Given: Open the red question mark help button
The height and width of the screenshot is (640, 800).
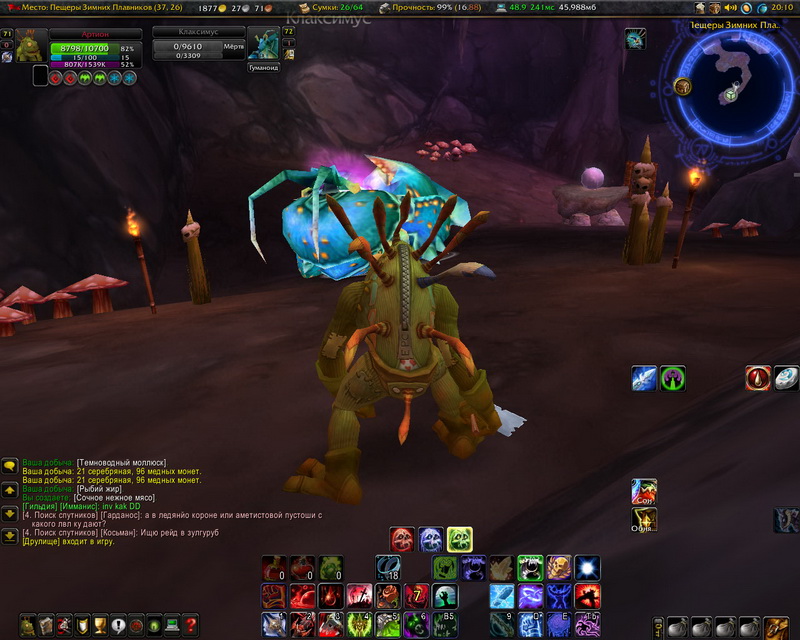Looking at the screenshot, I should 190,626.
